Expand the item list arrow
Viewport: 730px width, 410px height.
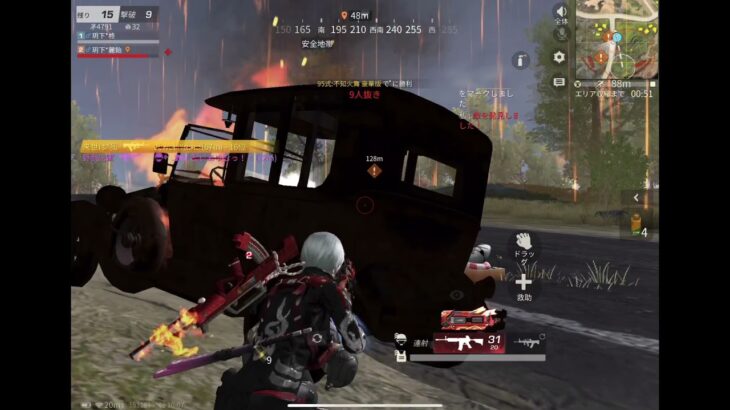[636, 198]
